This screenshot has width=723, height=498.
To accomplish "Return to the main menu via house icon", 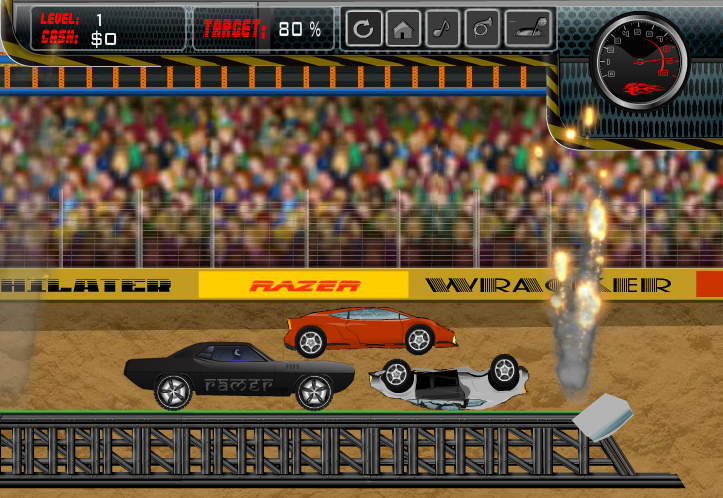I will pyautogui.click(x=403, y=29).
